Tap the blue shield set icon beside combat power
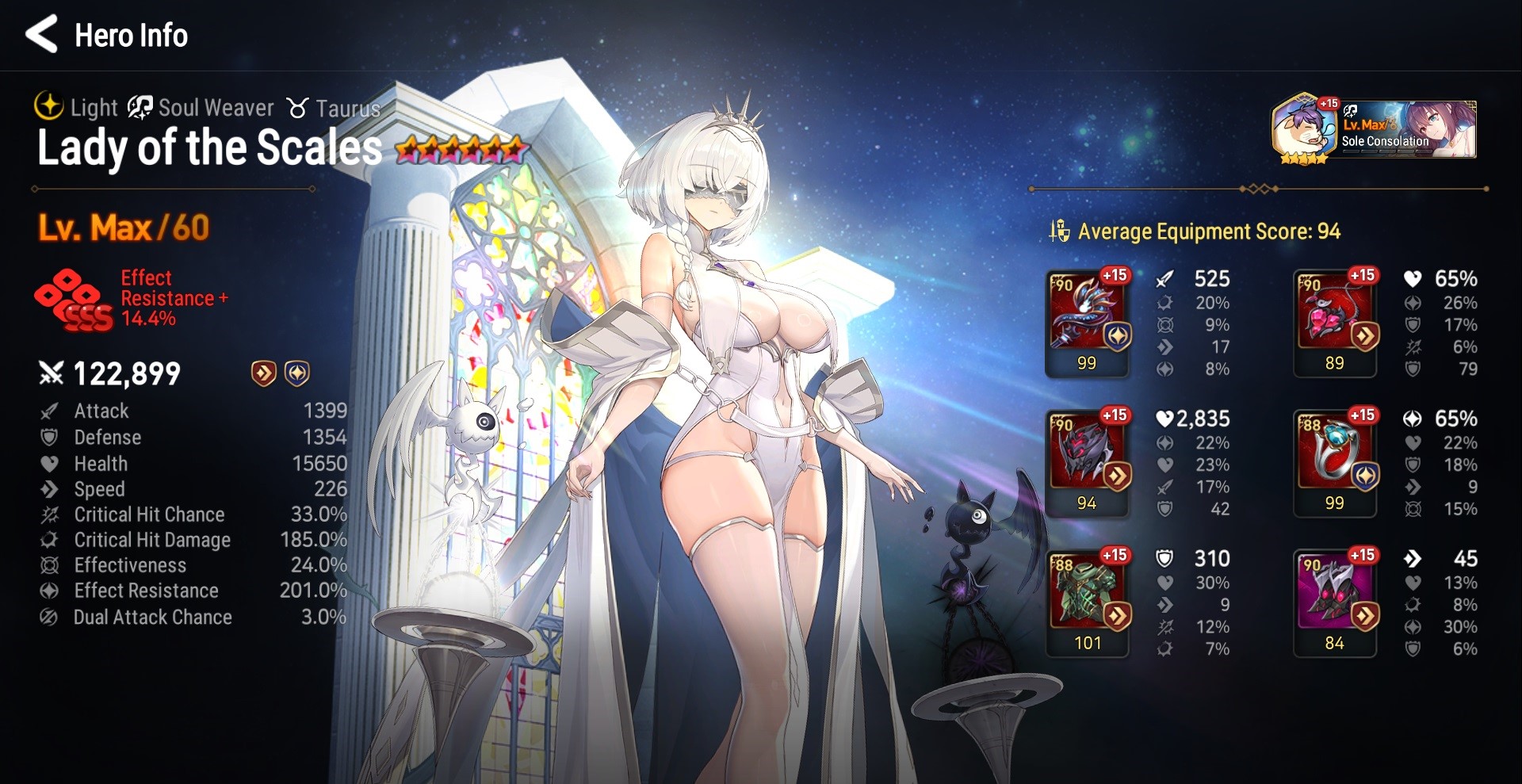The height and width of the screenshot is (784, 1522). (297, 373)
